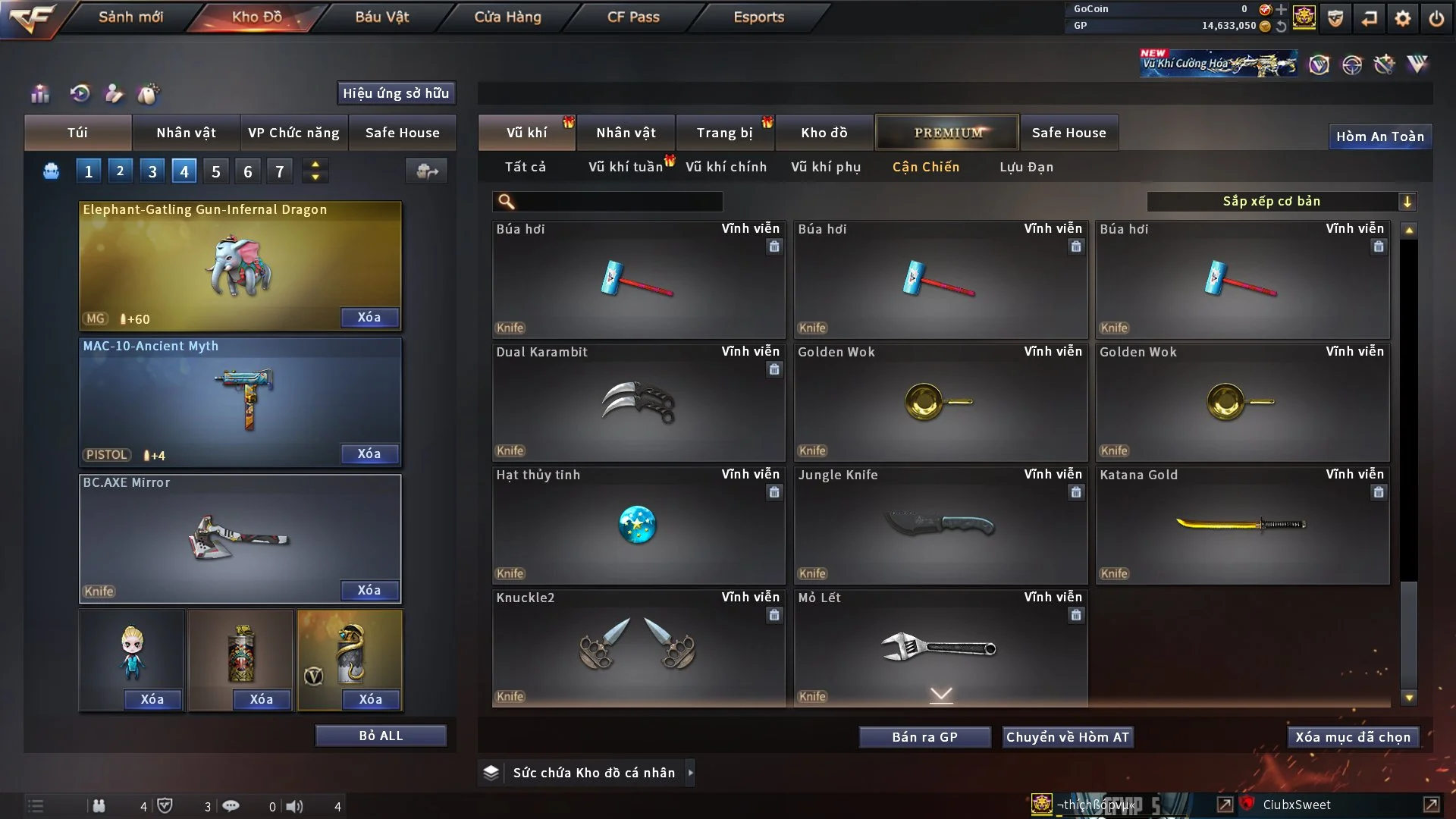1456x819 pixels.
Task: Show the Lựu Đạn grenade category
Action: click(x=1026, y=167)
